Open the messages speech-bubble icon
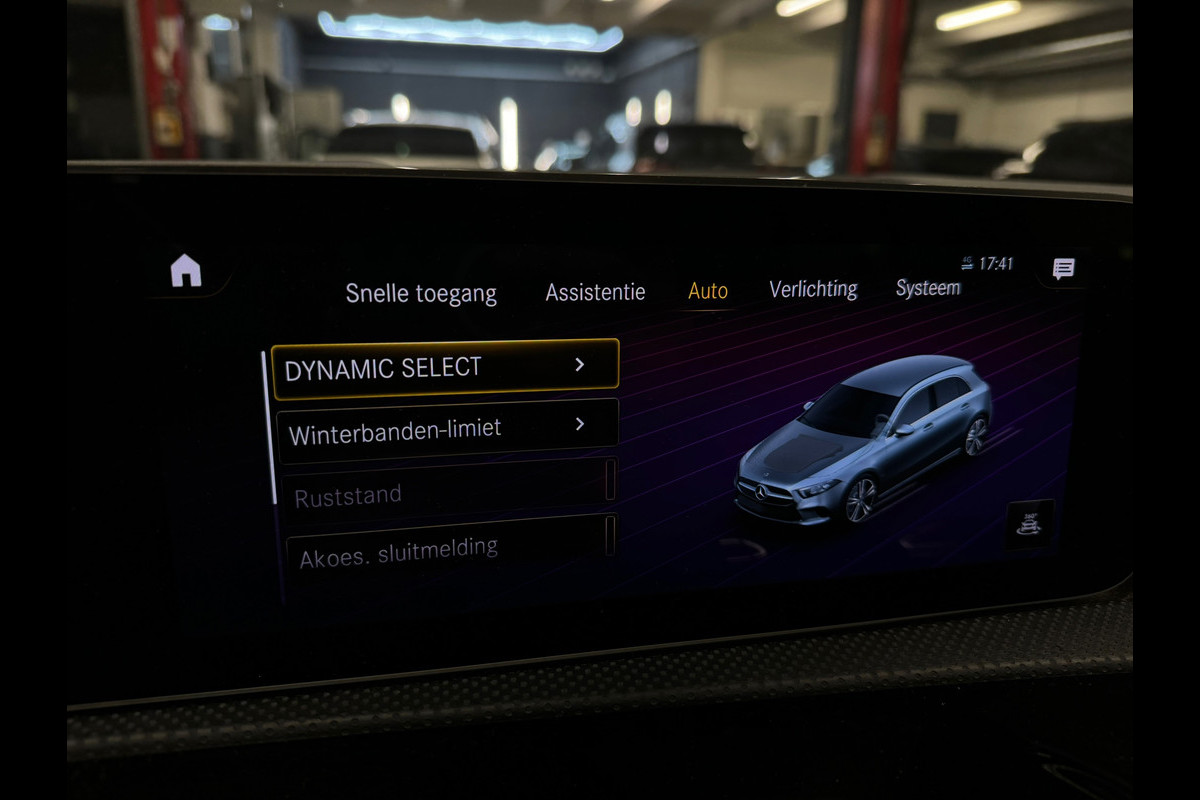This screenshot has width=1200, height=800. pyautogui.click(x=1063, y=268)
